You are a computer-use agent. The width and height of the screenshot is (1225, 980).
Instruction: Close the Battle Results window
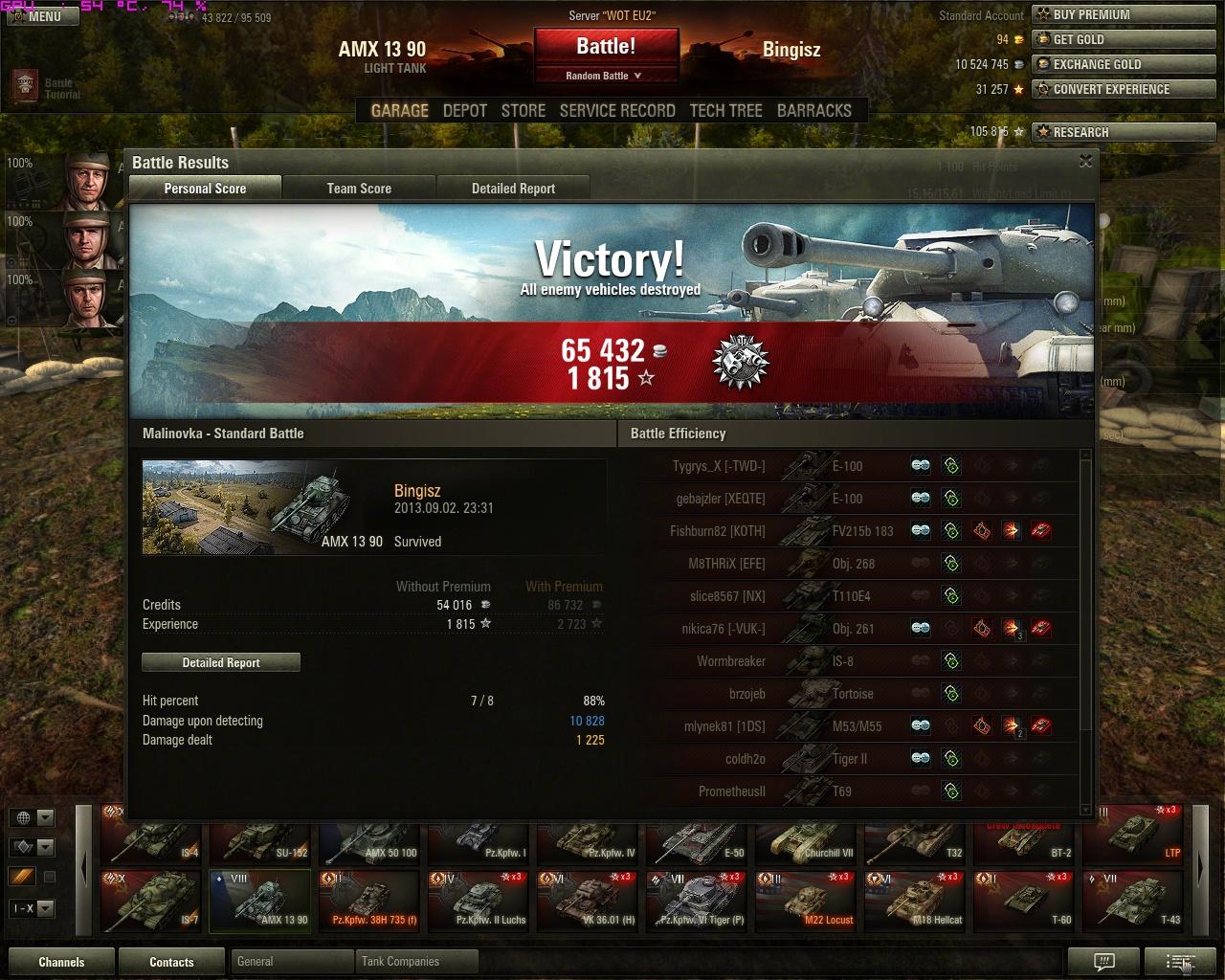tap(1085, 162)
